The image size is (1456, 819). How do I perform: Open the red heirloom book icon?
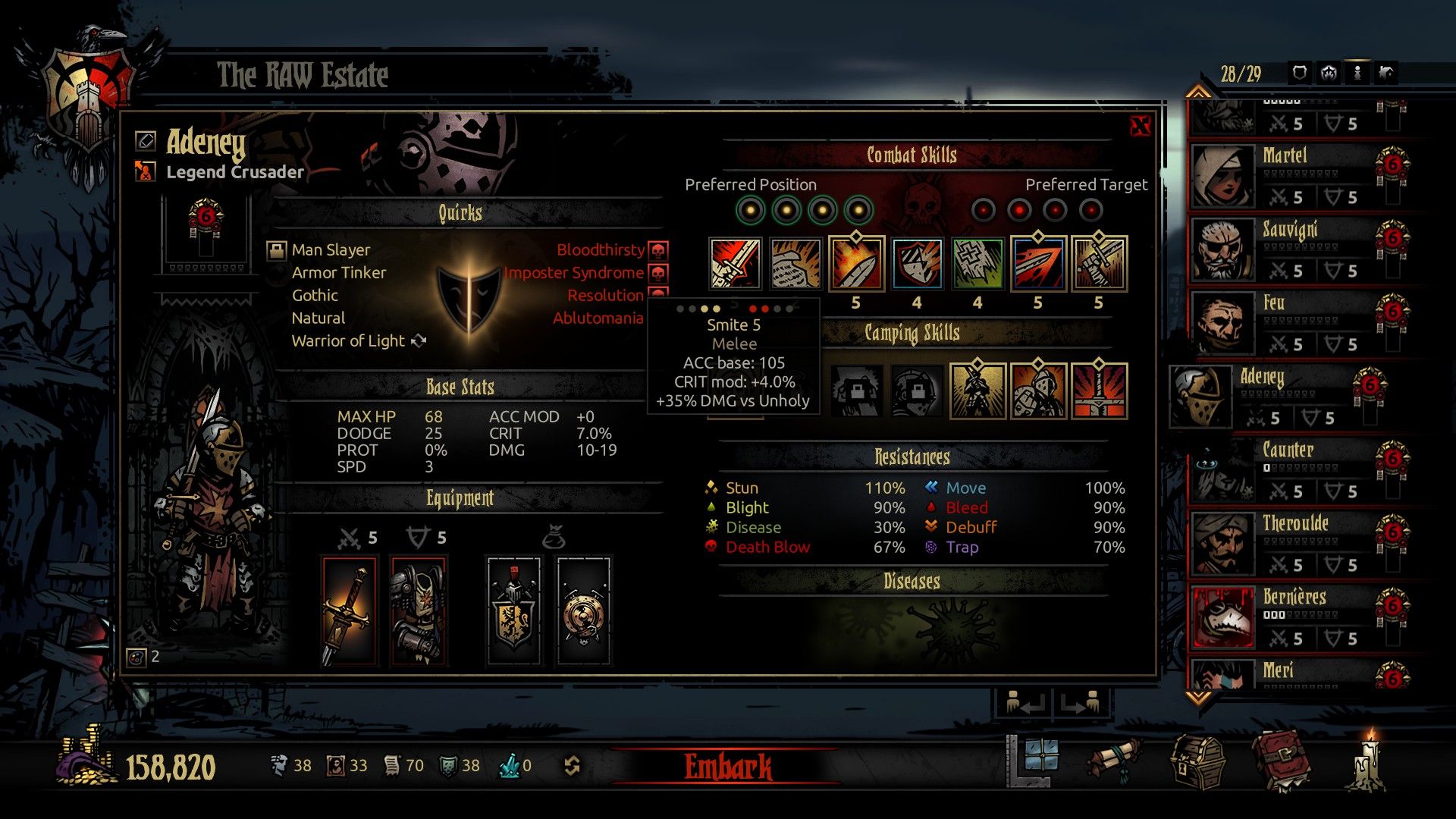[x=1283, y=758]
